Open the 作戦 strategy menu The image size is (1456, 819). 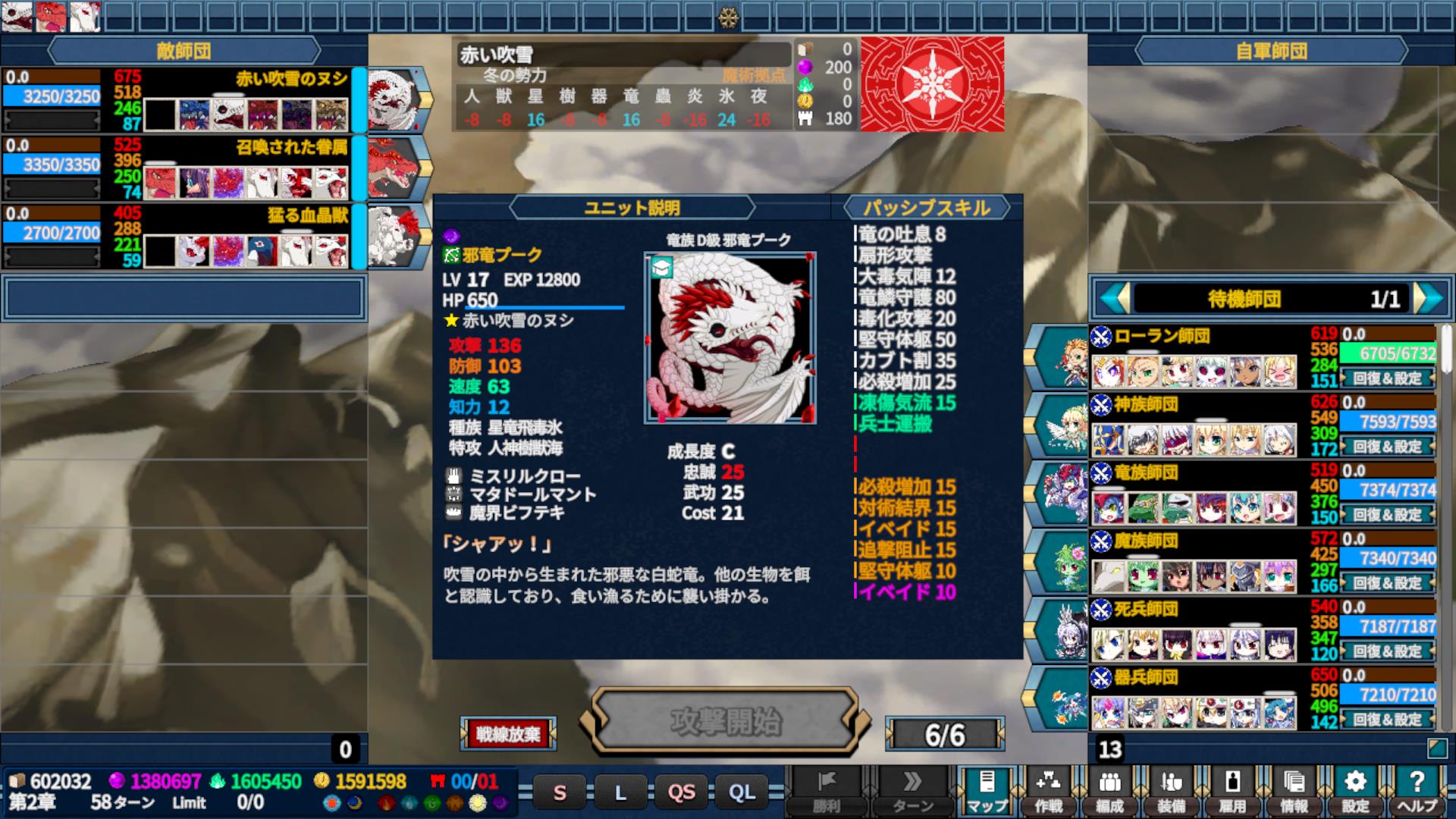click(x=1048, y=791)
